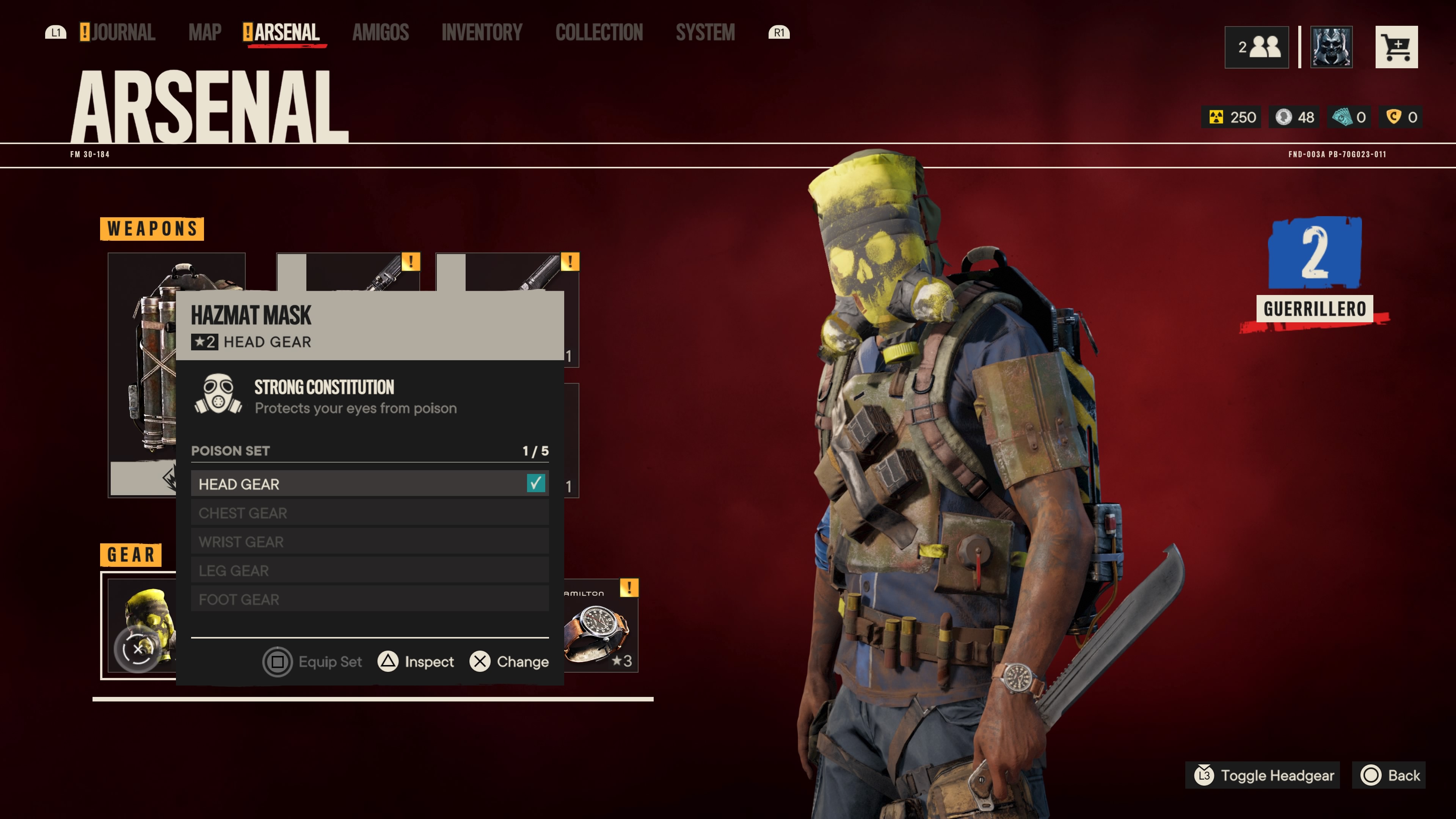View the player avatar profile
Viewport: 1456px width, 819px height.
[x=1331, y=47]
